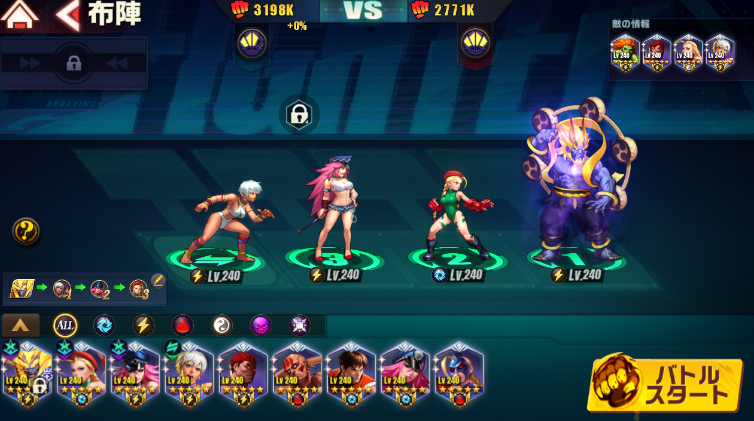This screenshot has height=421, width=754.
Task: Select white-haired Elena's card in the roster
Action: tap(189, 375)
